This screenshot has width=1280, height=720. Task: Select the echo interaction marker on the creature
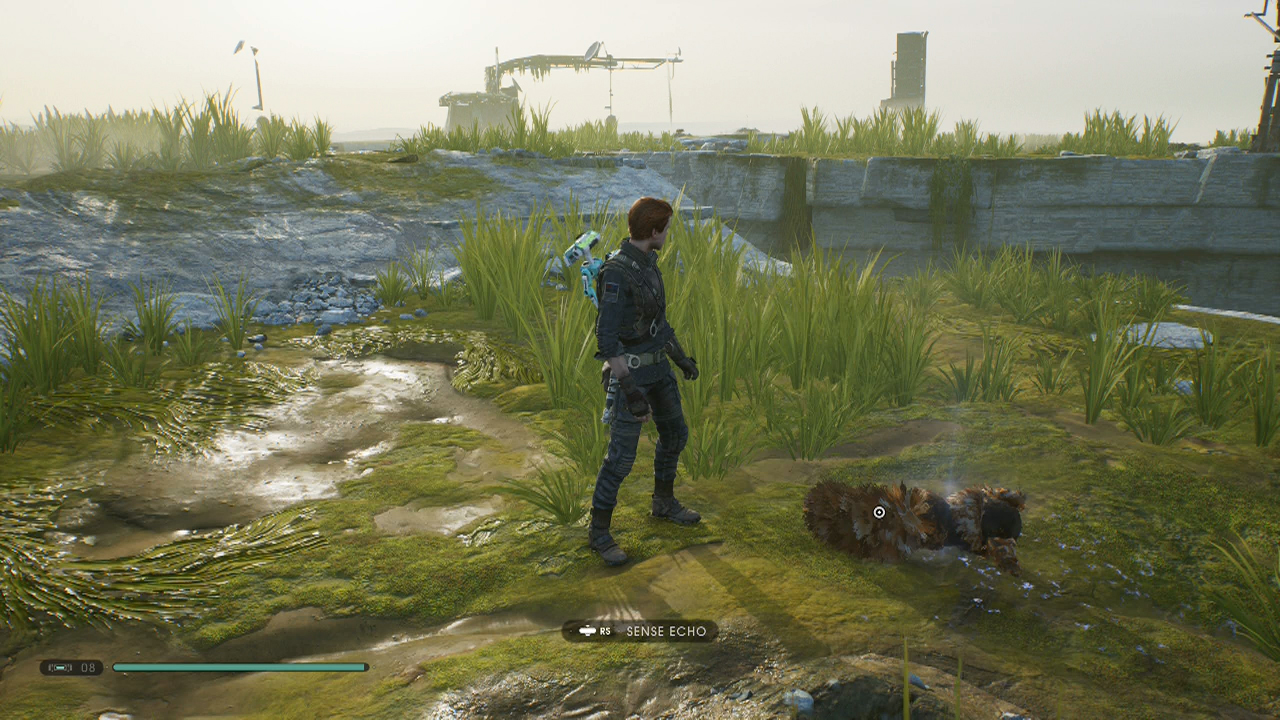pyautogui.click(x=879, y=512)
